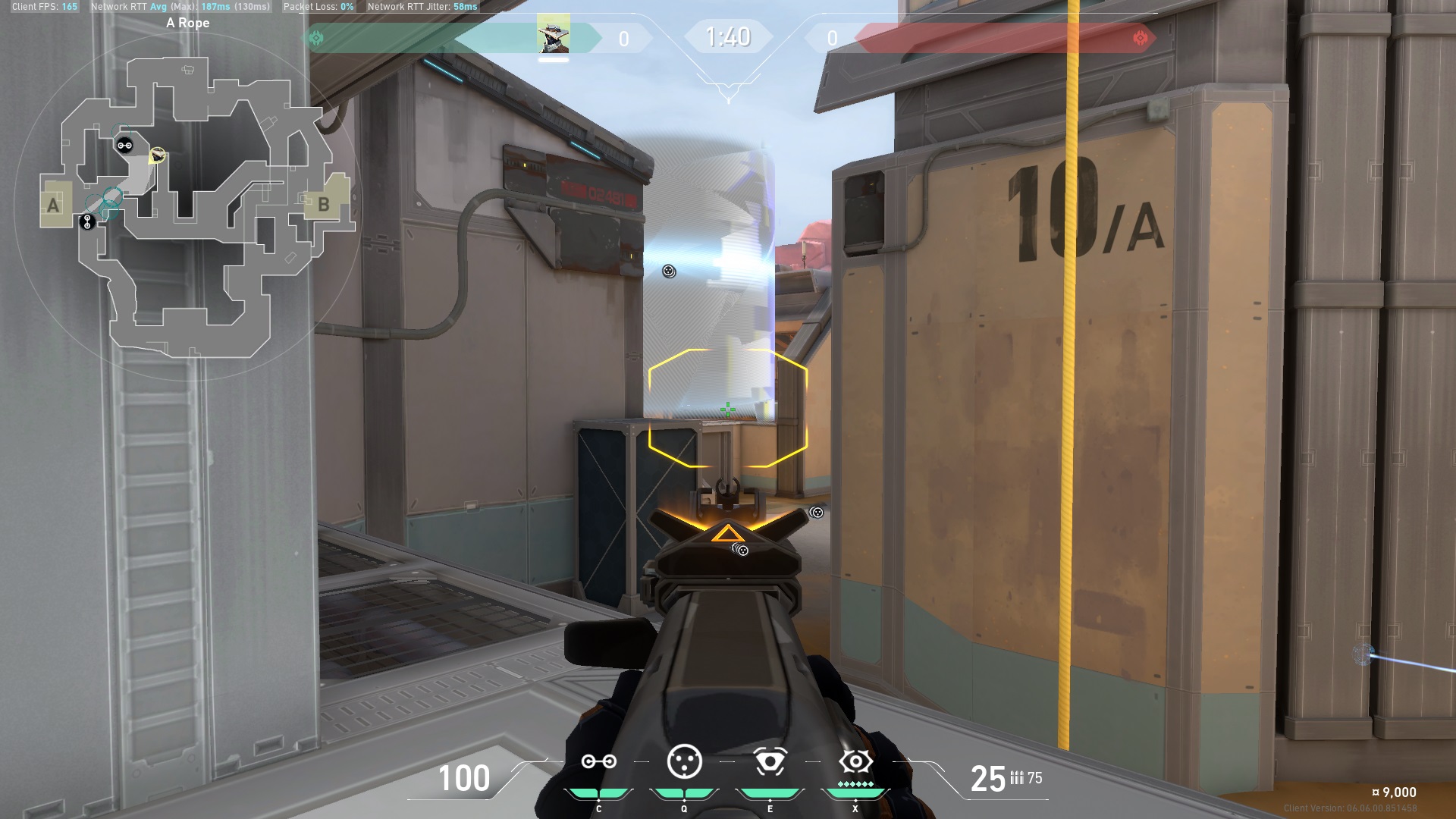Click the agent portrait above the score
1456x819 pixels.
click(x=553, y=35)
